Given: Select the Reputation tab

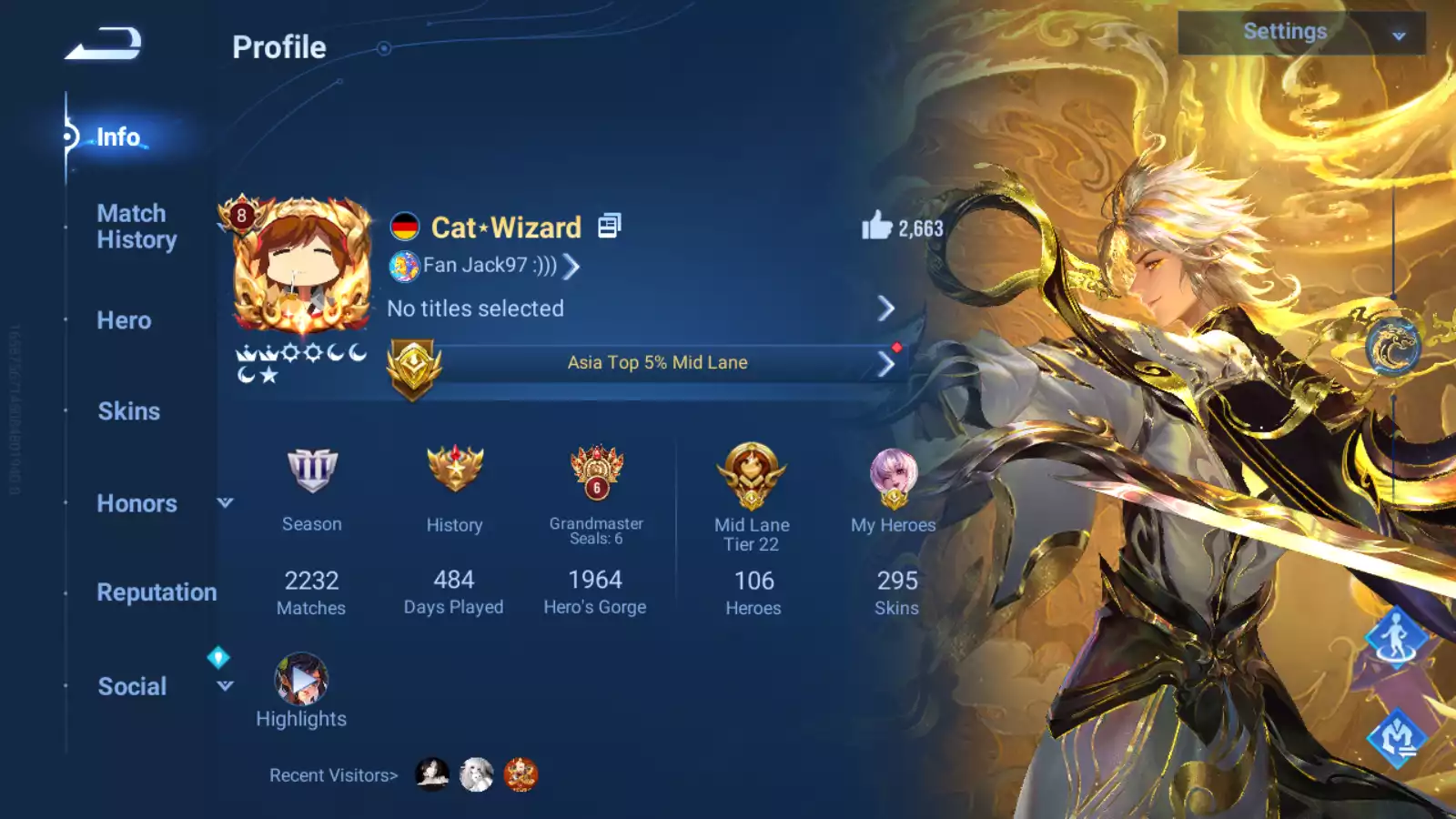Looking at the screenshot, I should pyautogui.click(x=157, y=592).
